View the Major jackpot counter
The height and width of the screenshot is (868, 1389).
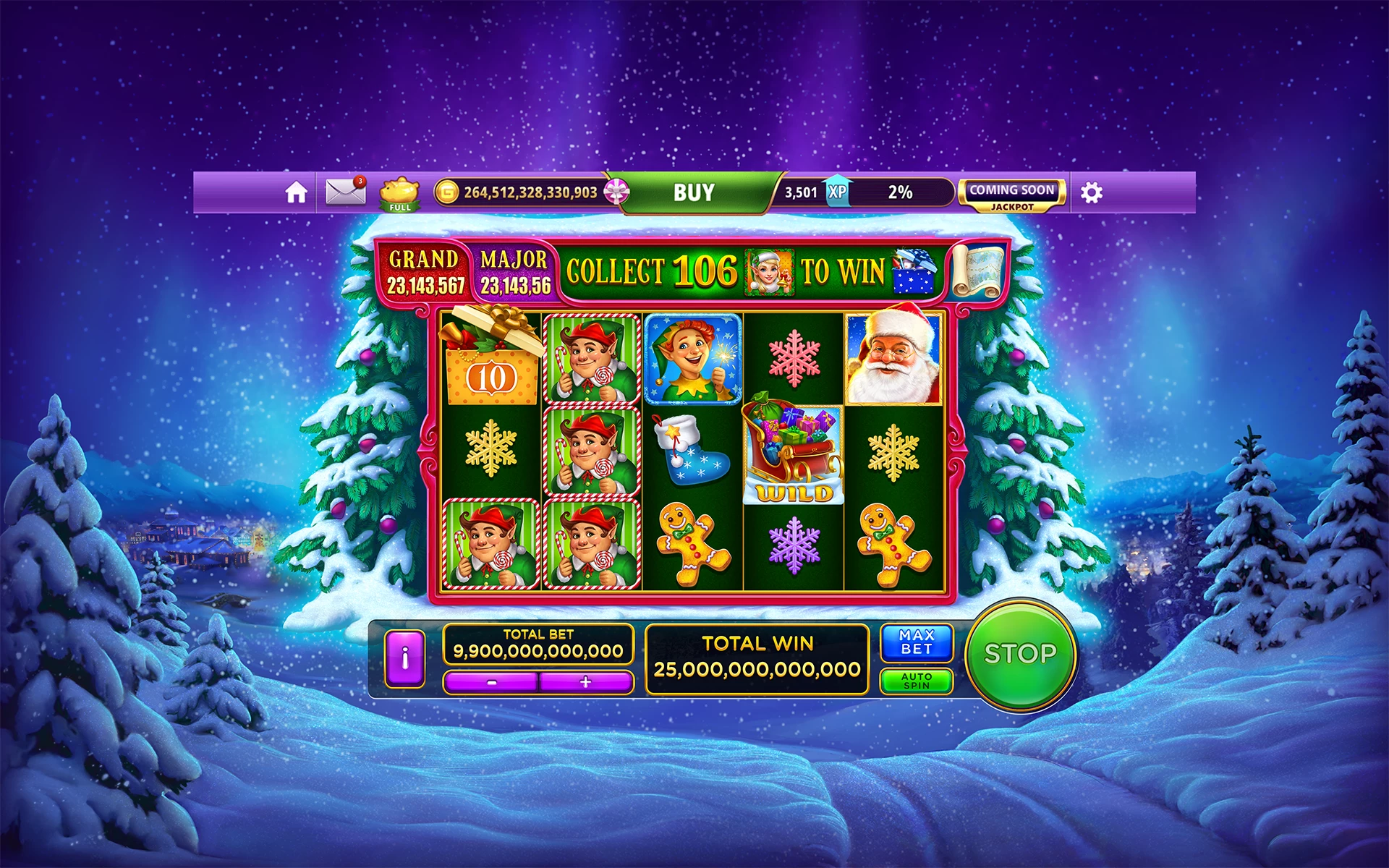tap(515, 272)
